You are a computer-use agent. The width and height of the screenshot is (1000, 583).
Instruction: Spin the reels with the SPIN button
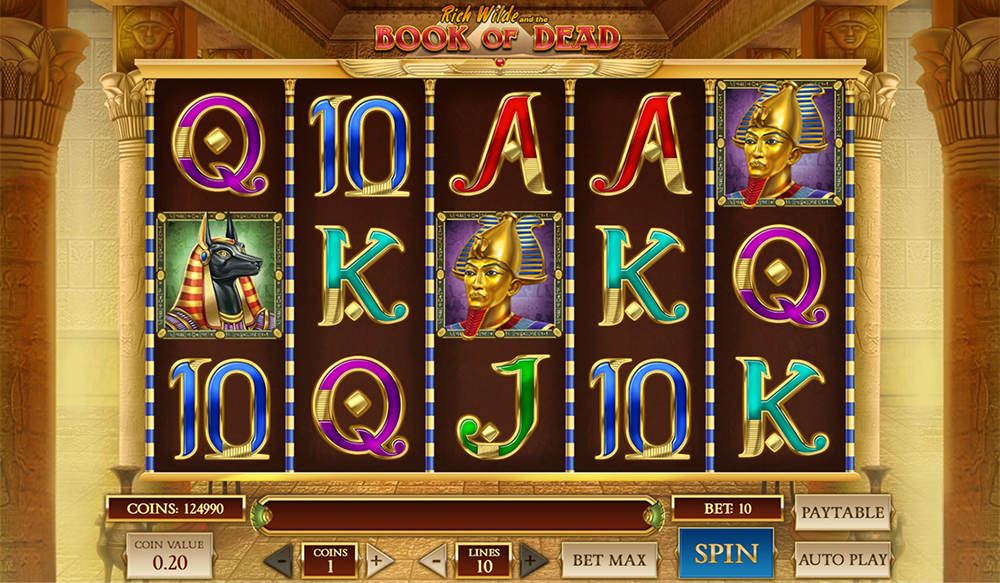(726, 554)
